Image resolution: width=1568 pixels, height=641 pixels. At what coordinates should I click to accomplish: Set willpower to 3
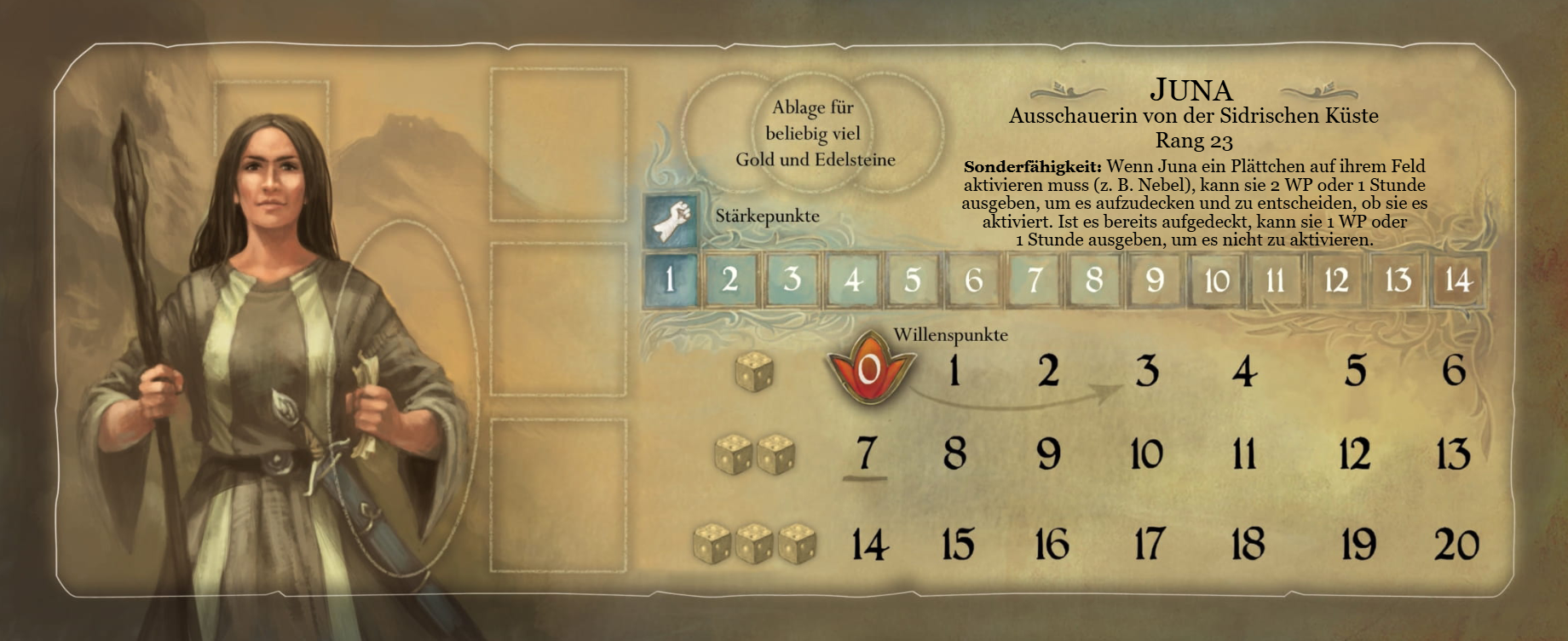[x=1147, y=372]
